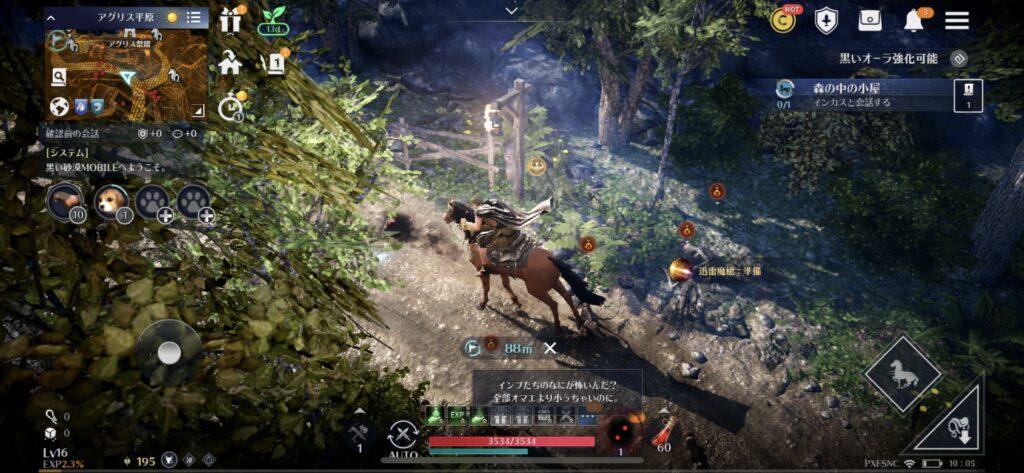Open the 13d sprout event icon
Screen dimensions: 1024x473
[x=273, y=20]
